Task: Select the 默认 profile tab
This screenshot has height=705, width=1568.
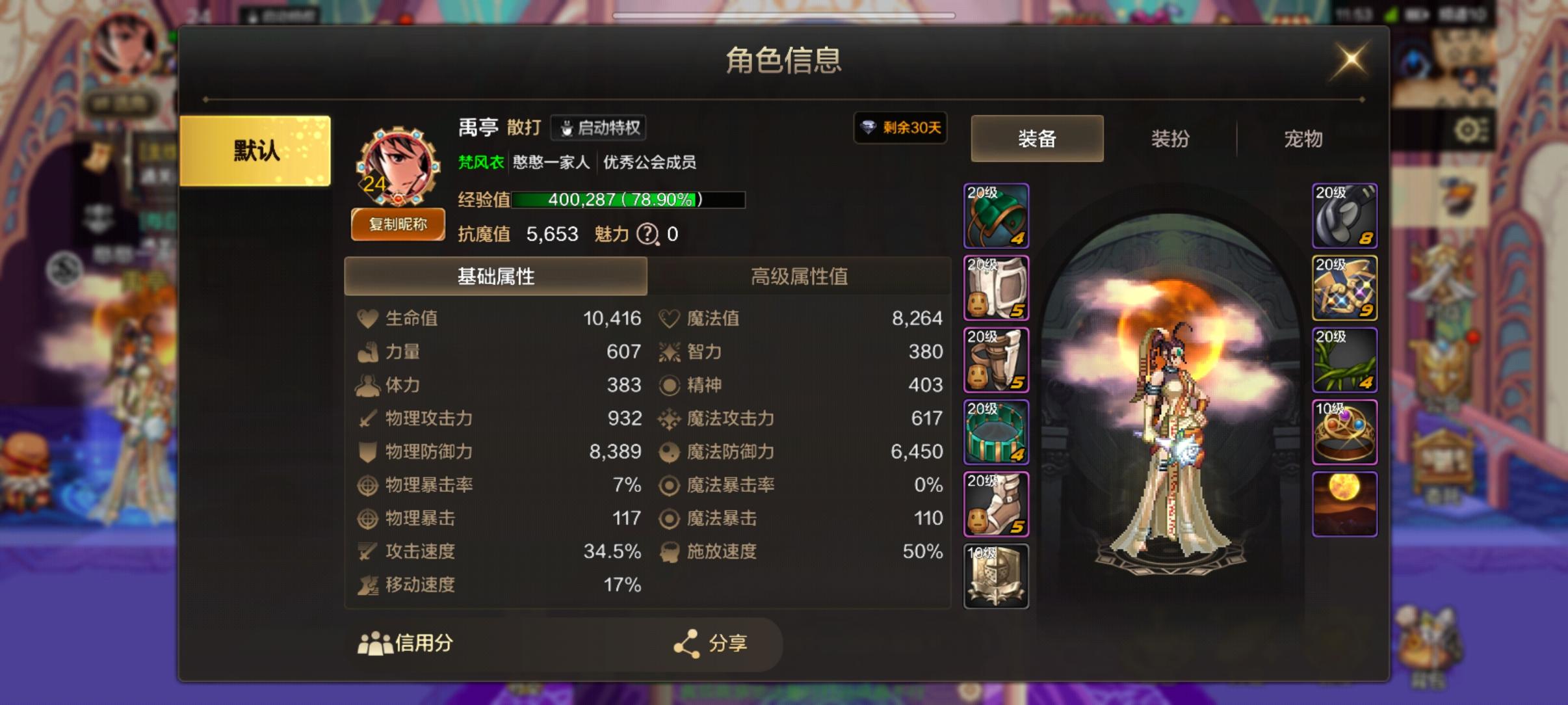Action: click(255, 150)
